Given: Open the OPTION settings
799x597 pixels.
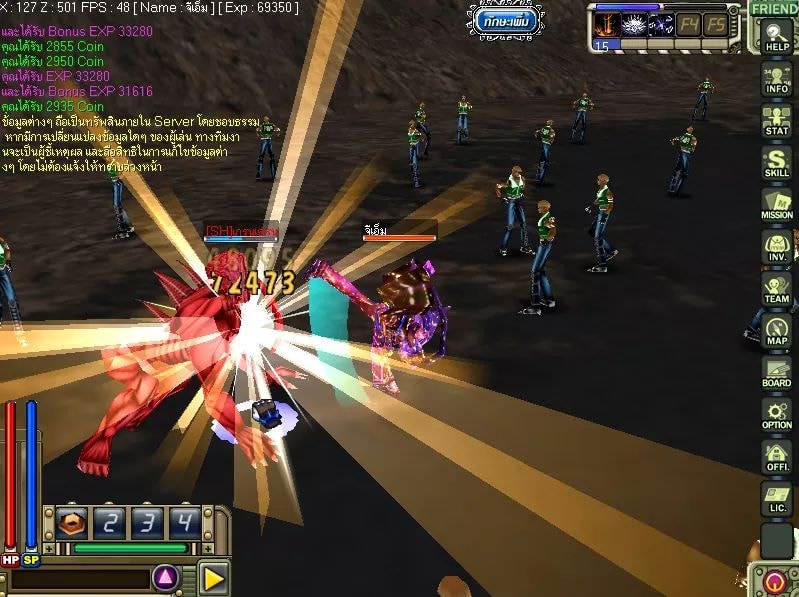Looking at the screenshot, I should coord(776,414).
